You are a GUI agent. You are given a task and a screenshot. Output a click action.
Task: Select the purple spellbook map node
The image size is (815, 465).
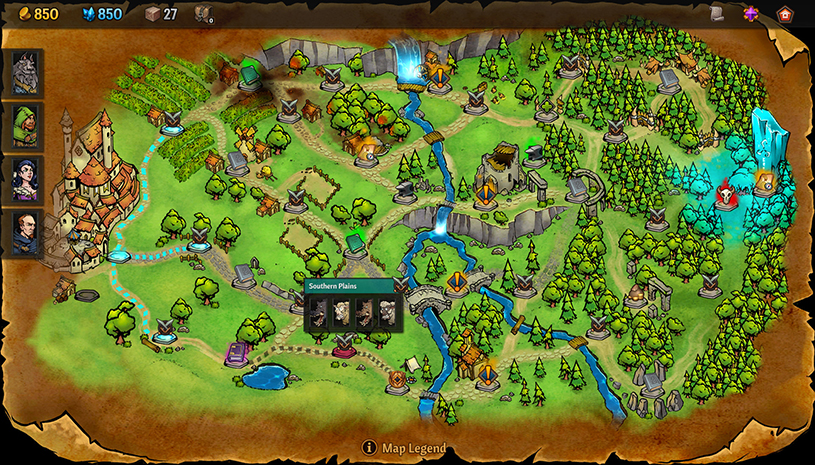(x=236, y=353)
